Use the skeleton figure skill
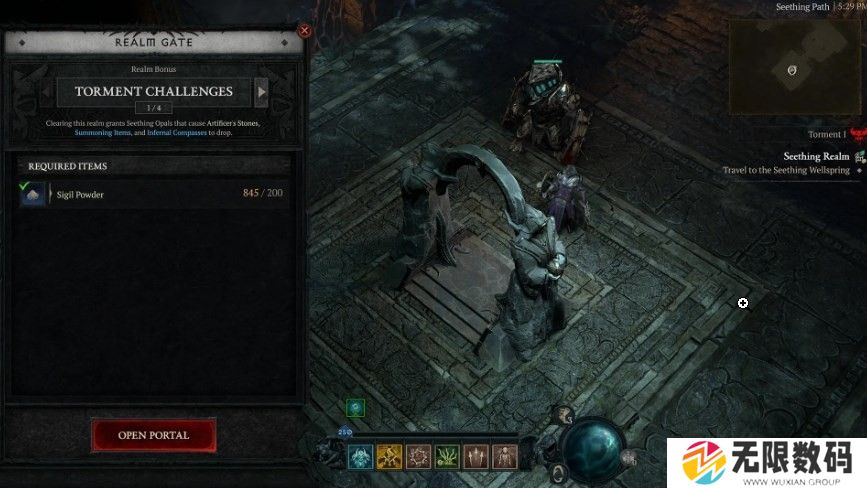 coord(505,457)
